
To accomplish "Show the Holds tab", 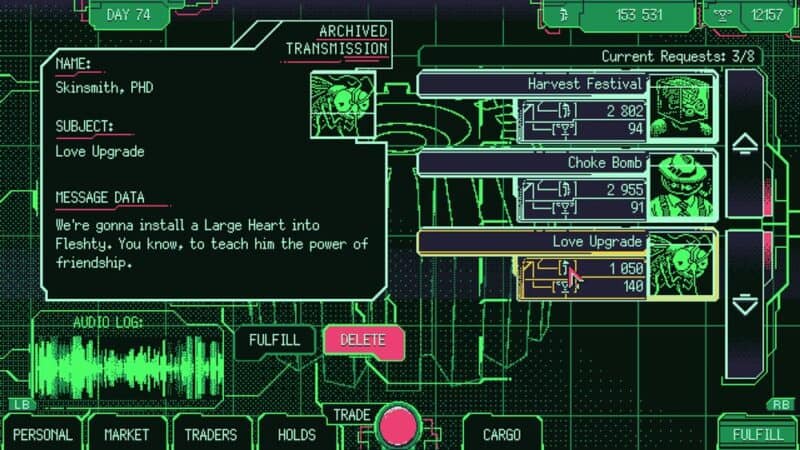I will 296,434.
